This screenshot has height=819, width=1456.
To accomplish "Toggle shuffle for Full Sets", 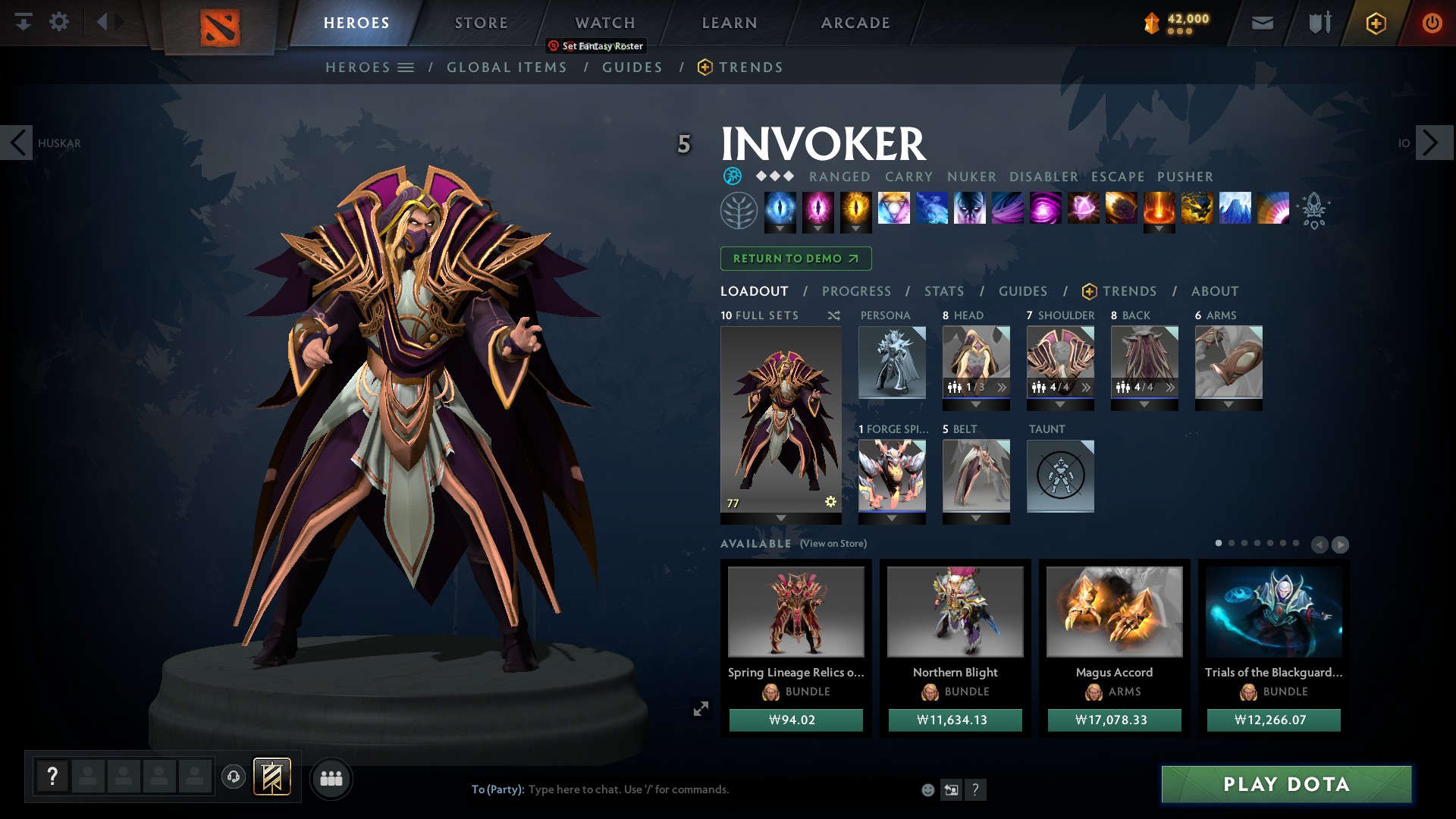I will tap(833, 315).
